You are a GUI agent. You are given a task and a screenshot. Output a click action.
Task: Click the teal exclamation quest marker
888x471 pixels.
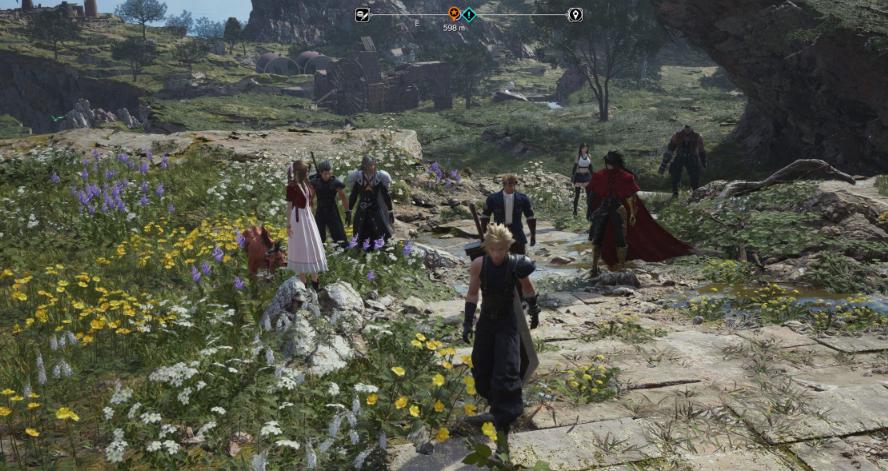(x=469, y=14)
